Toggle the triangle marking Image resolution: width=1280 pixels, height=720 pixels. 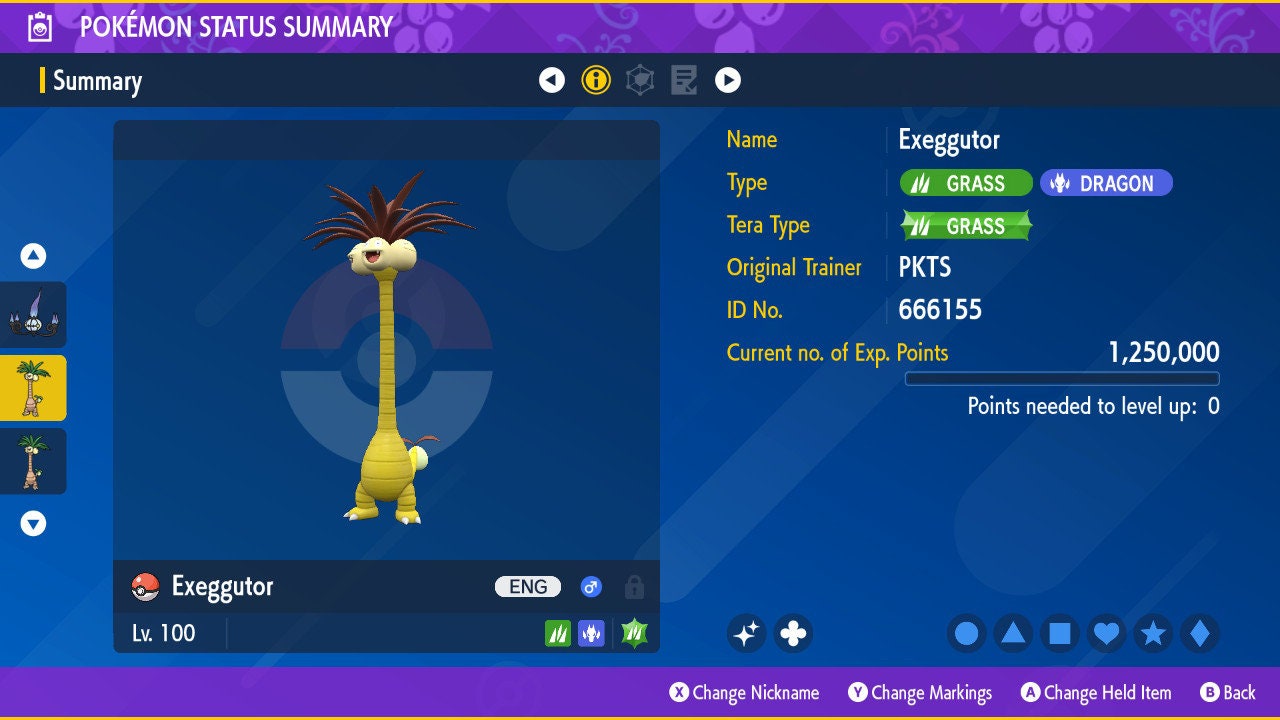pyautogui.click(x=1013, y=633)
